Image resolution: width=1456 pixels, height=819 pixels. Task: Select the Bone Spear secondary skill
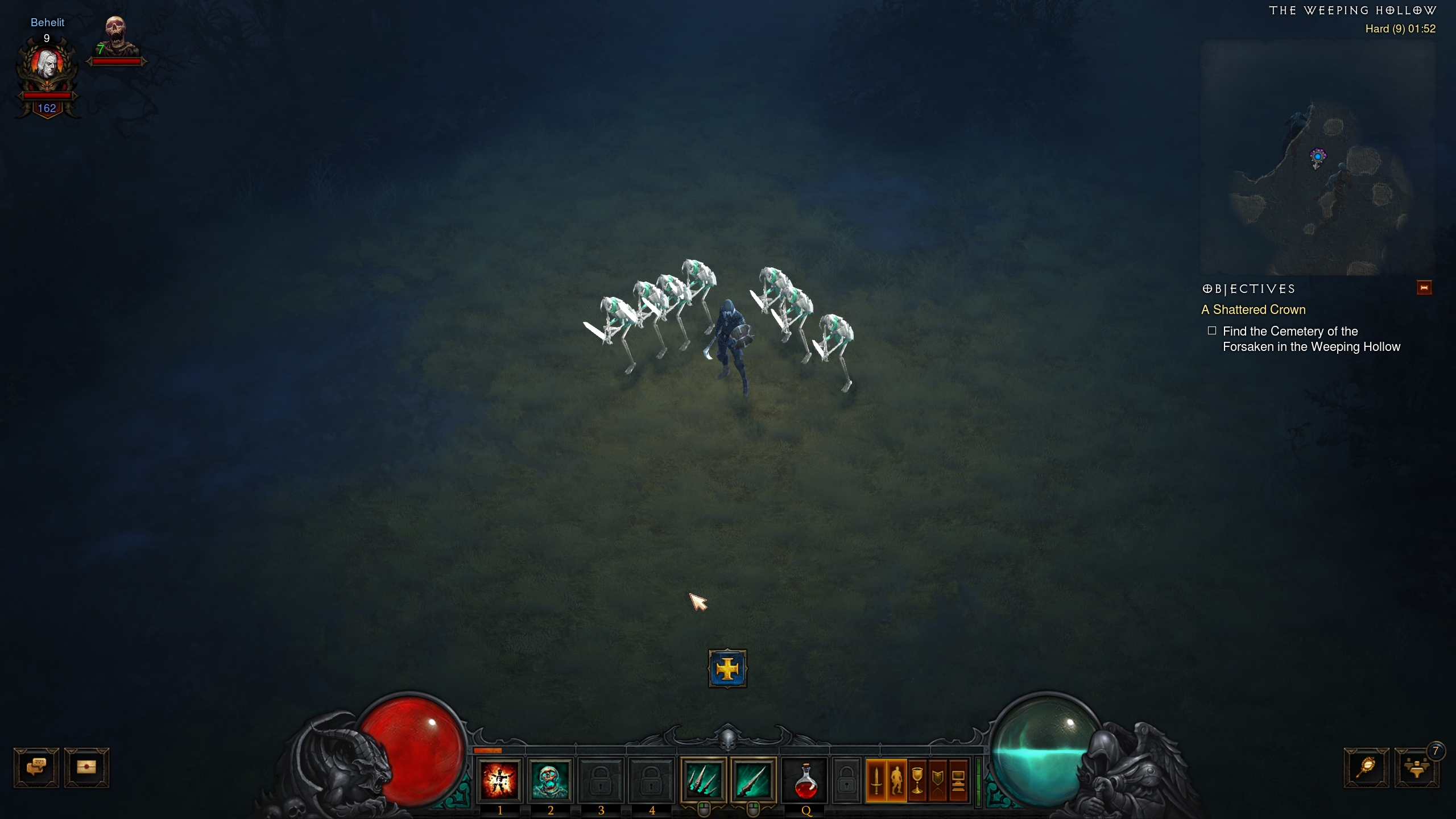coord(753,780)
